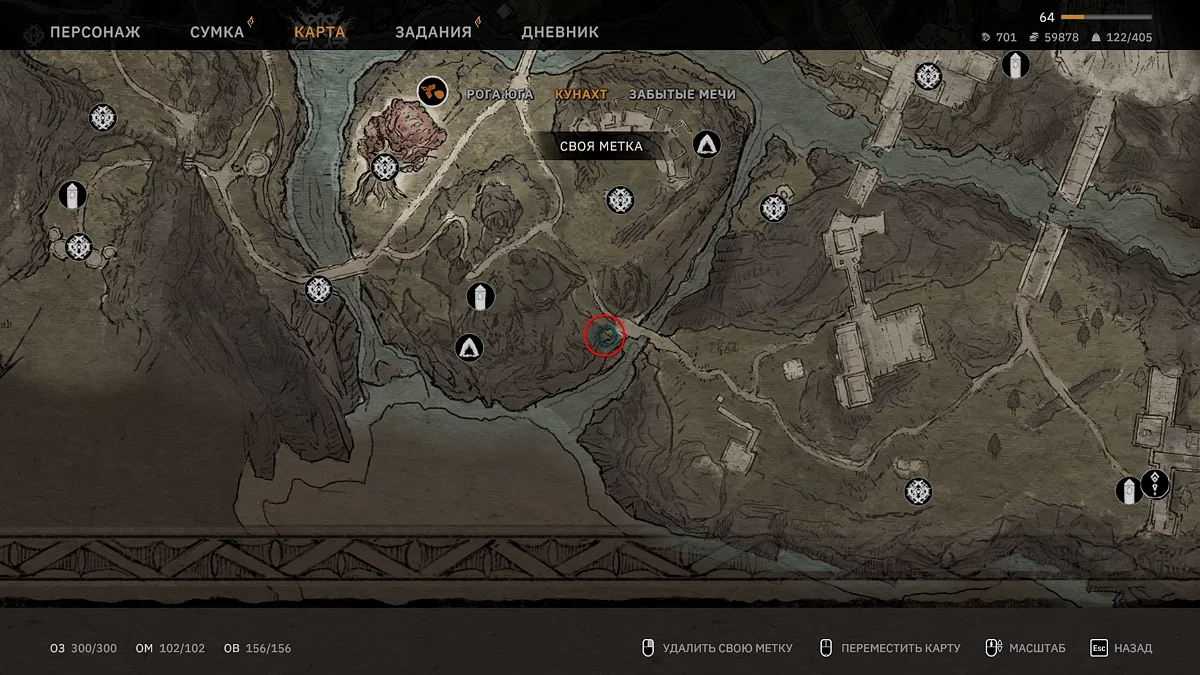The width and height of the screenshot is (1200, 675).
Task: Open the Дневник journal tab
Action: click(x=560, y=32)
